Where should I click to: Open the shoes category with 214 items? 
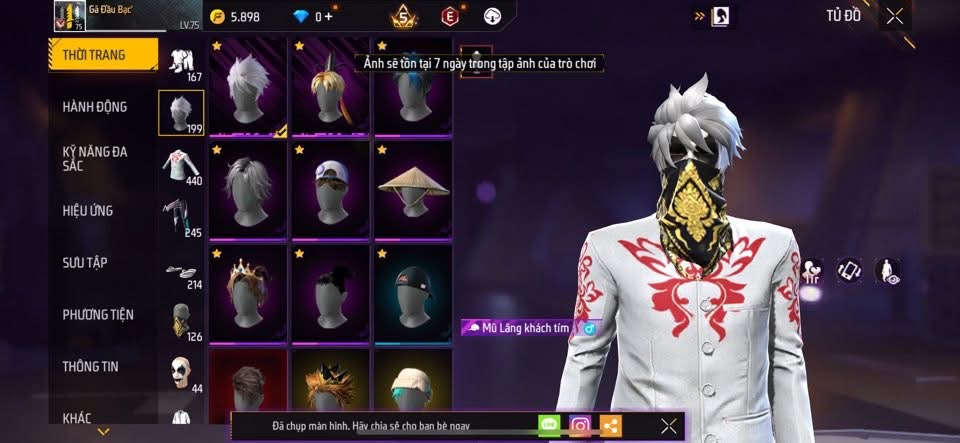click(x=181, y=272)
